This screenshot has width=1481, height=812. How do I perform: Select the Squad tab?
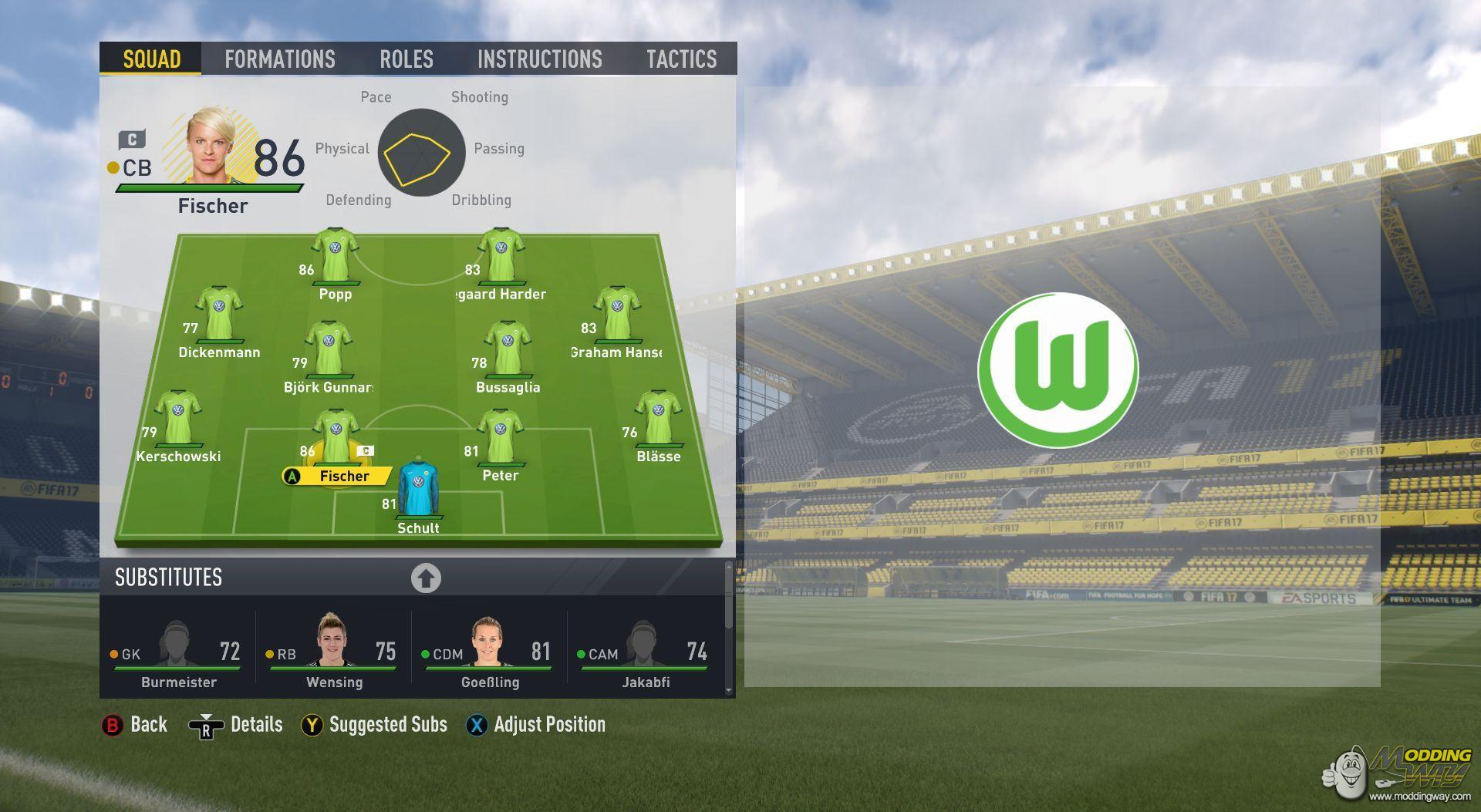coord(152,59)
